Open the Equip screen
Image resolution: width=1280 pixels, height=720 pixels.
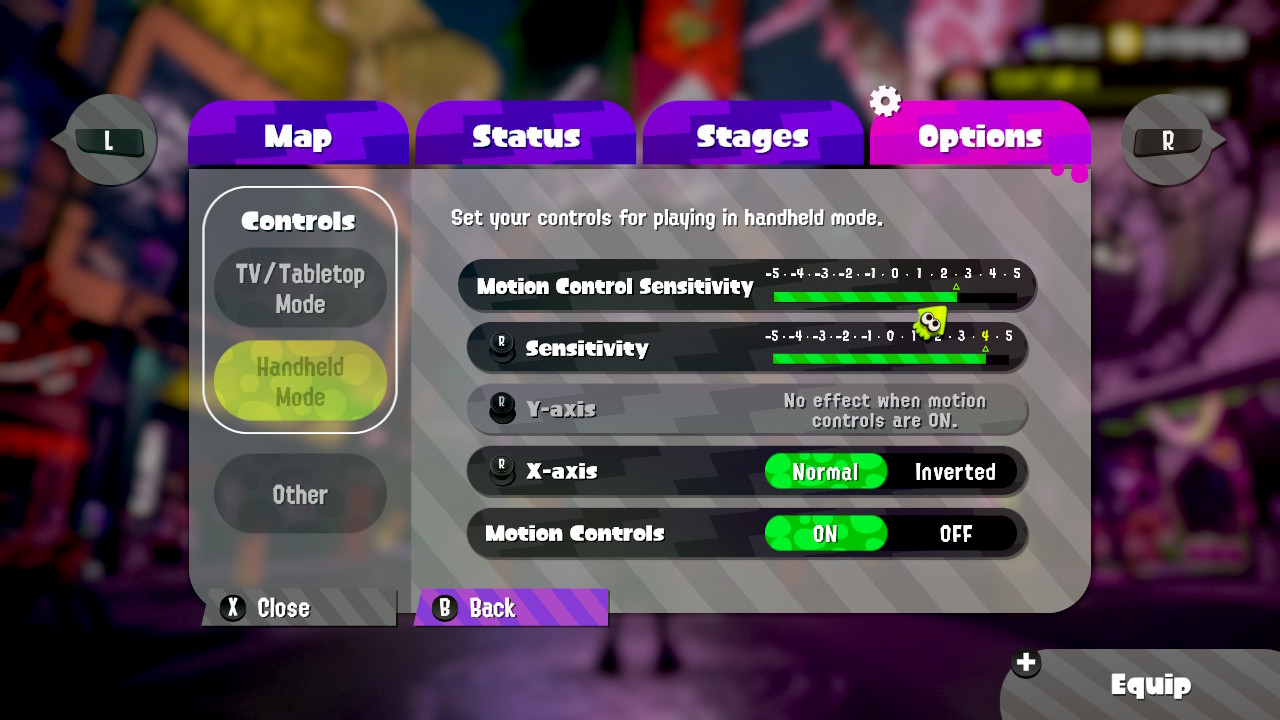coord(1150,685)
